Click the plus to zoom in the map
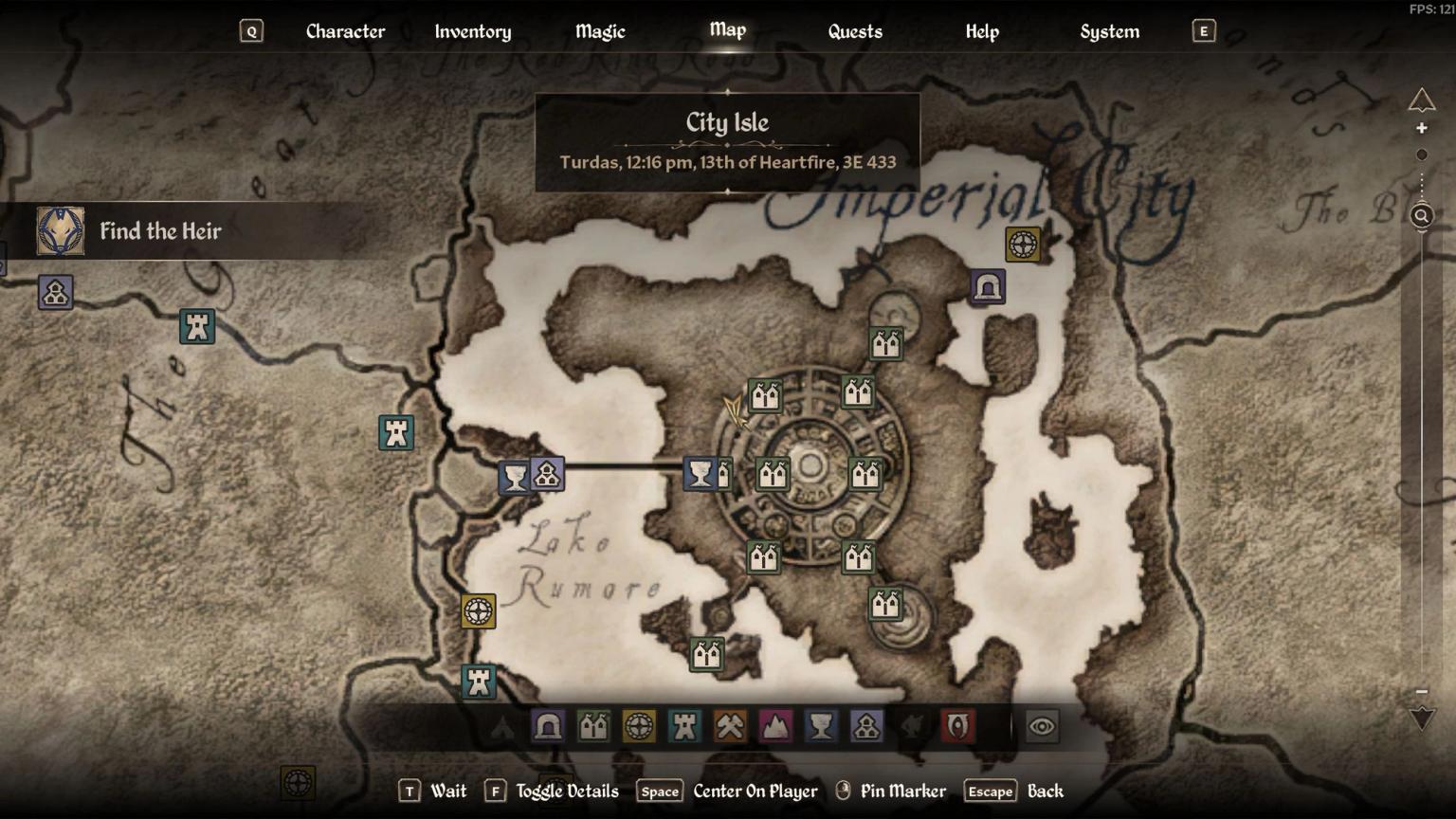This screenshot has height=819, width=1456. pyautogui.click(x=1422, y=128)
